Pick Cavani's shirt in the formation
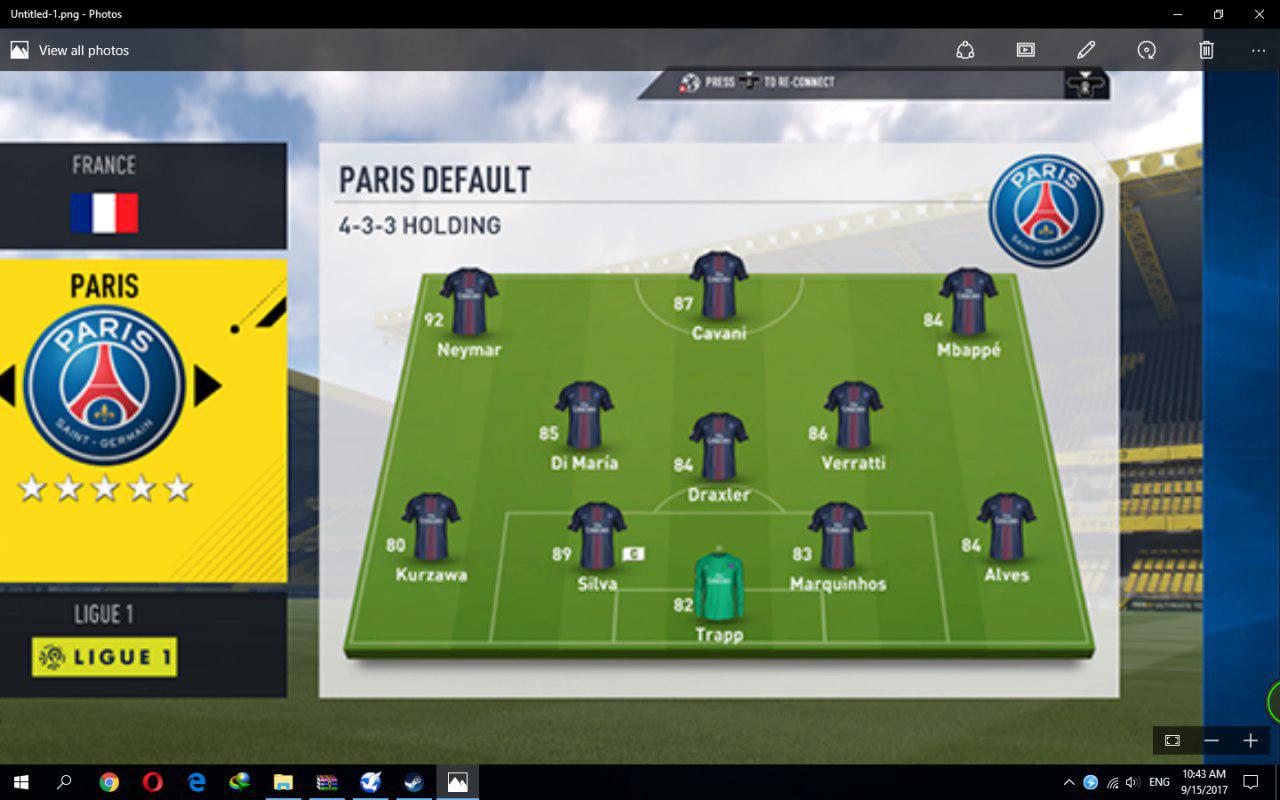This screenshot has height=800, width=1280. 719,285
